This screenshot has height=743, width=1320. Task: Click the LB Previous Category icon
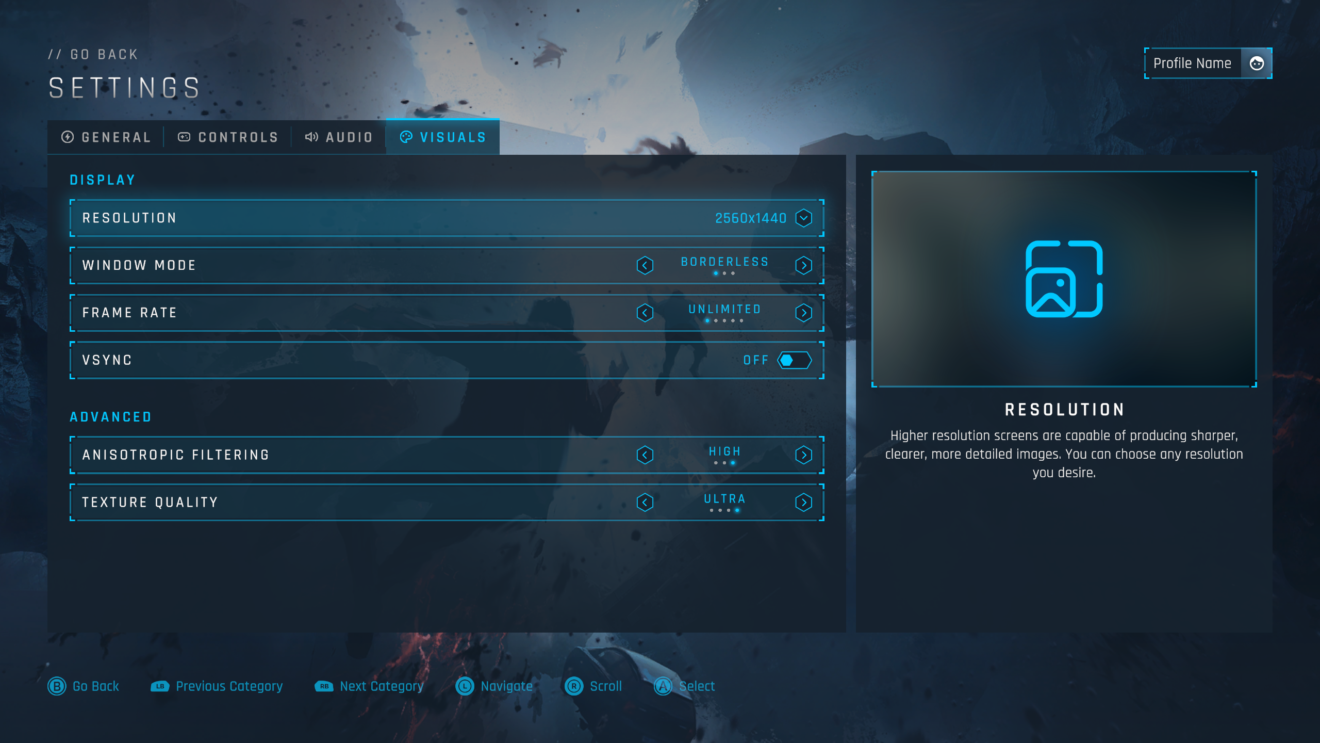[x=158, y=686]
